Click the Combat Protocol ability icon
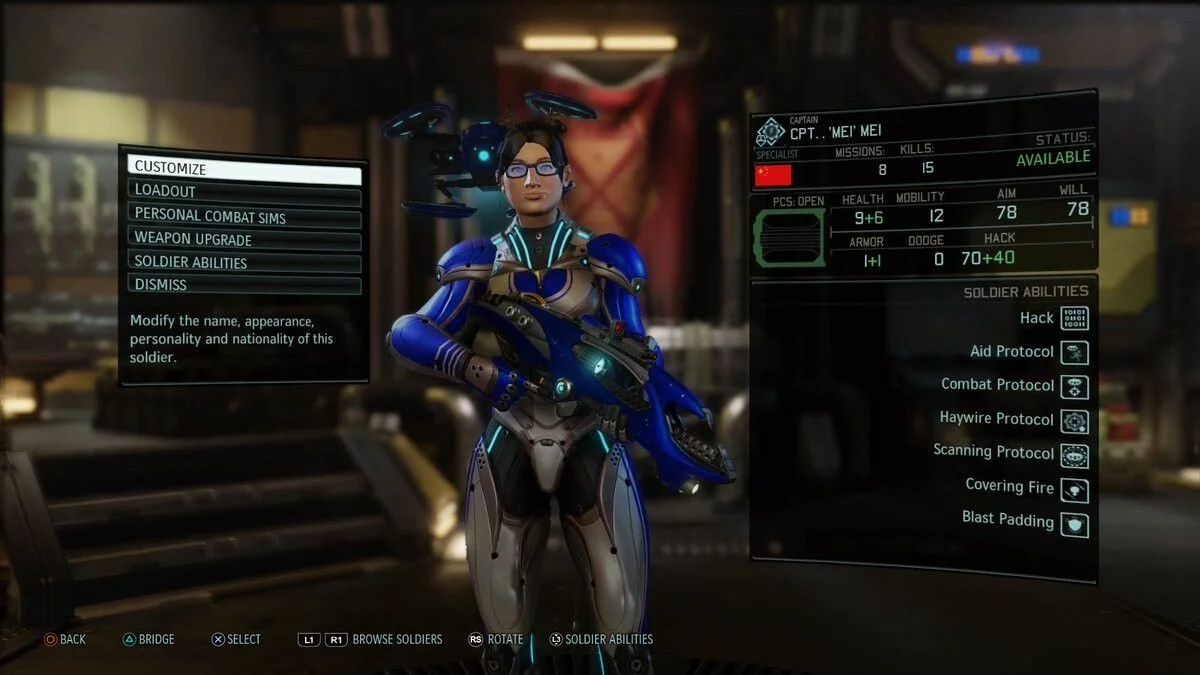1200x675 pixels. pos(1074,386)
